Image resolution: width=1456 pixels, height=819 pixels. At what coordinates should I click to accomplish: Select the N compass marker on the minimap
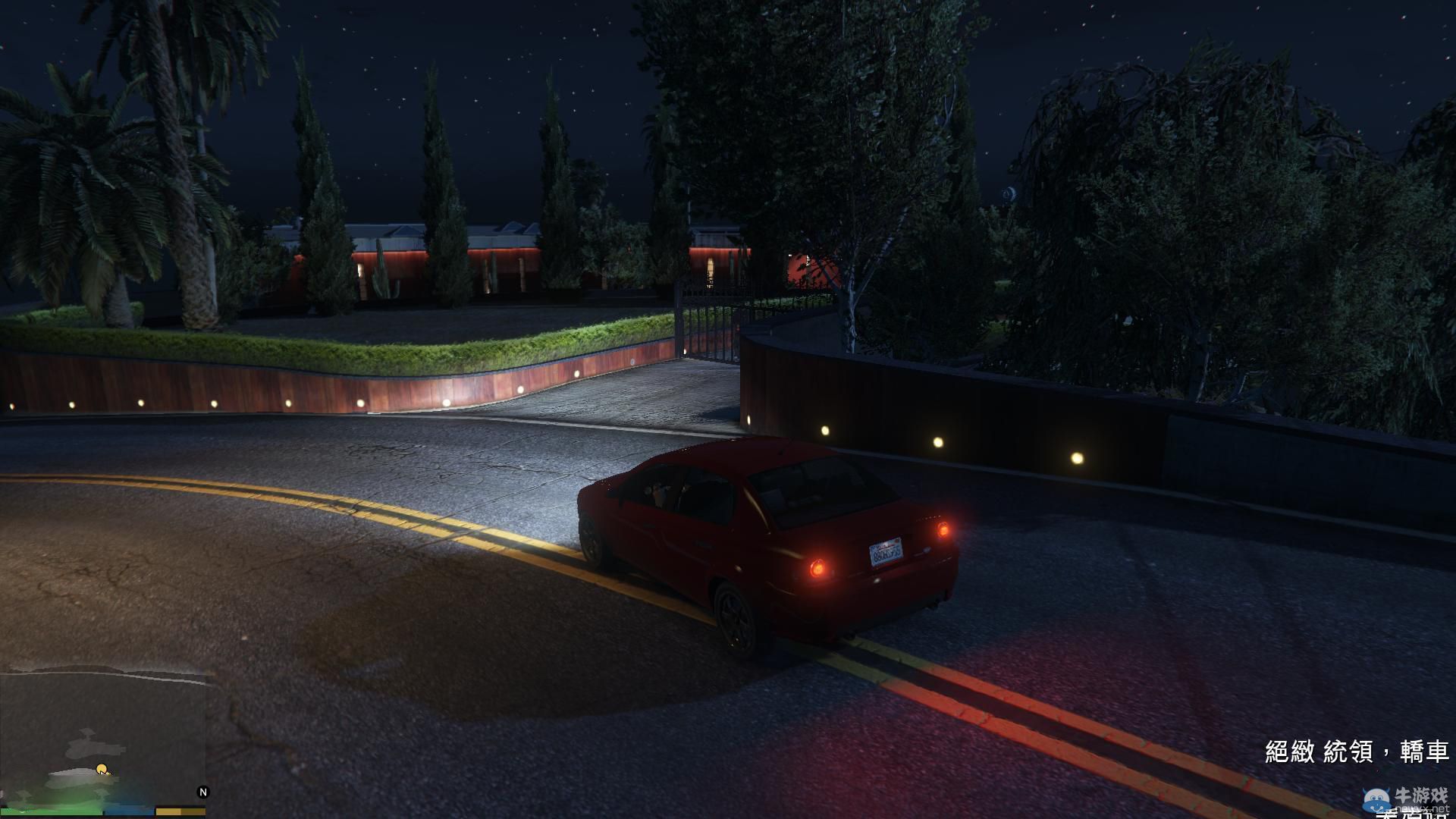[x=202, y=792]
